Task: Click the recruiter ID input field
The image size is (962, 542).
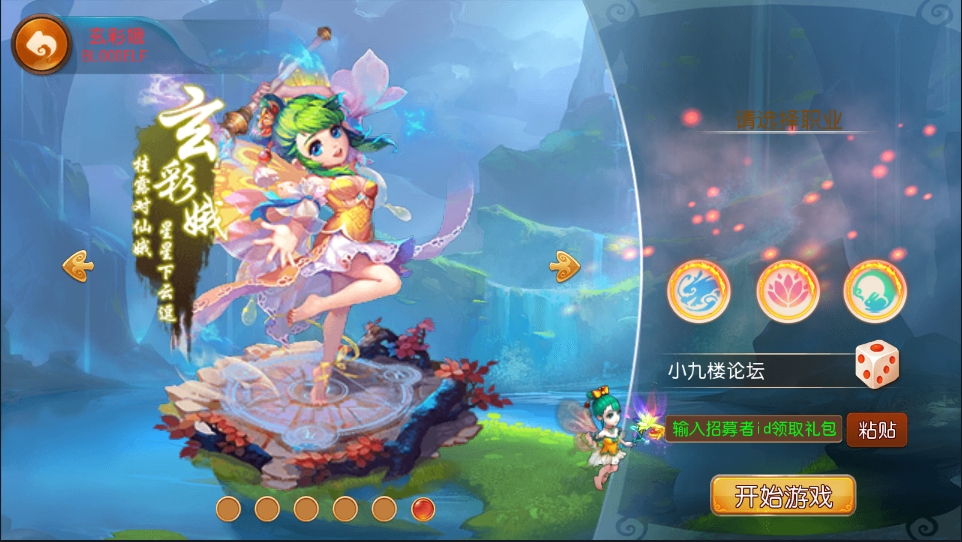Action: (x=754, y=430)
